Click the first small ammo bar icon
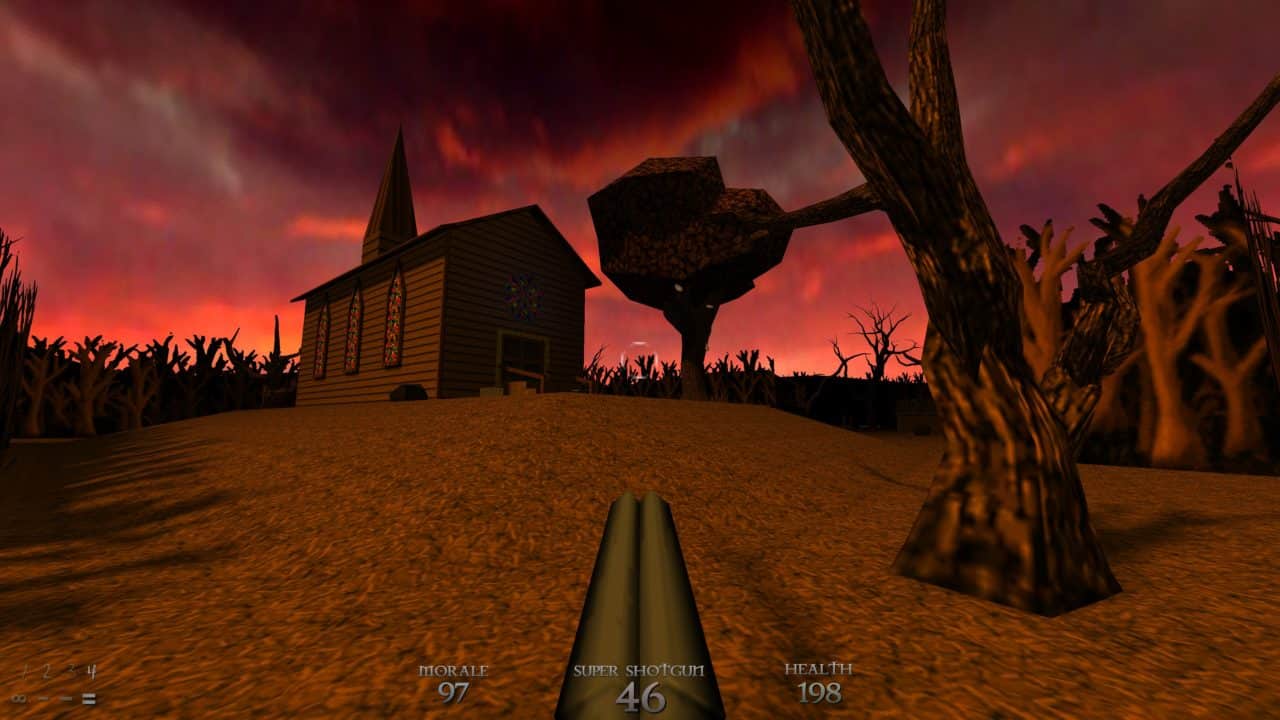The image size is (1280, 720). point(43,700)
